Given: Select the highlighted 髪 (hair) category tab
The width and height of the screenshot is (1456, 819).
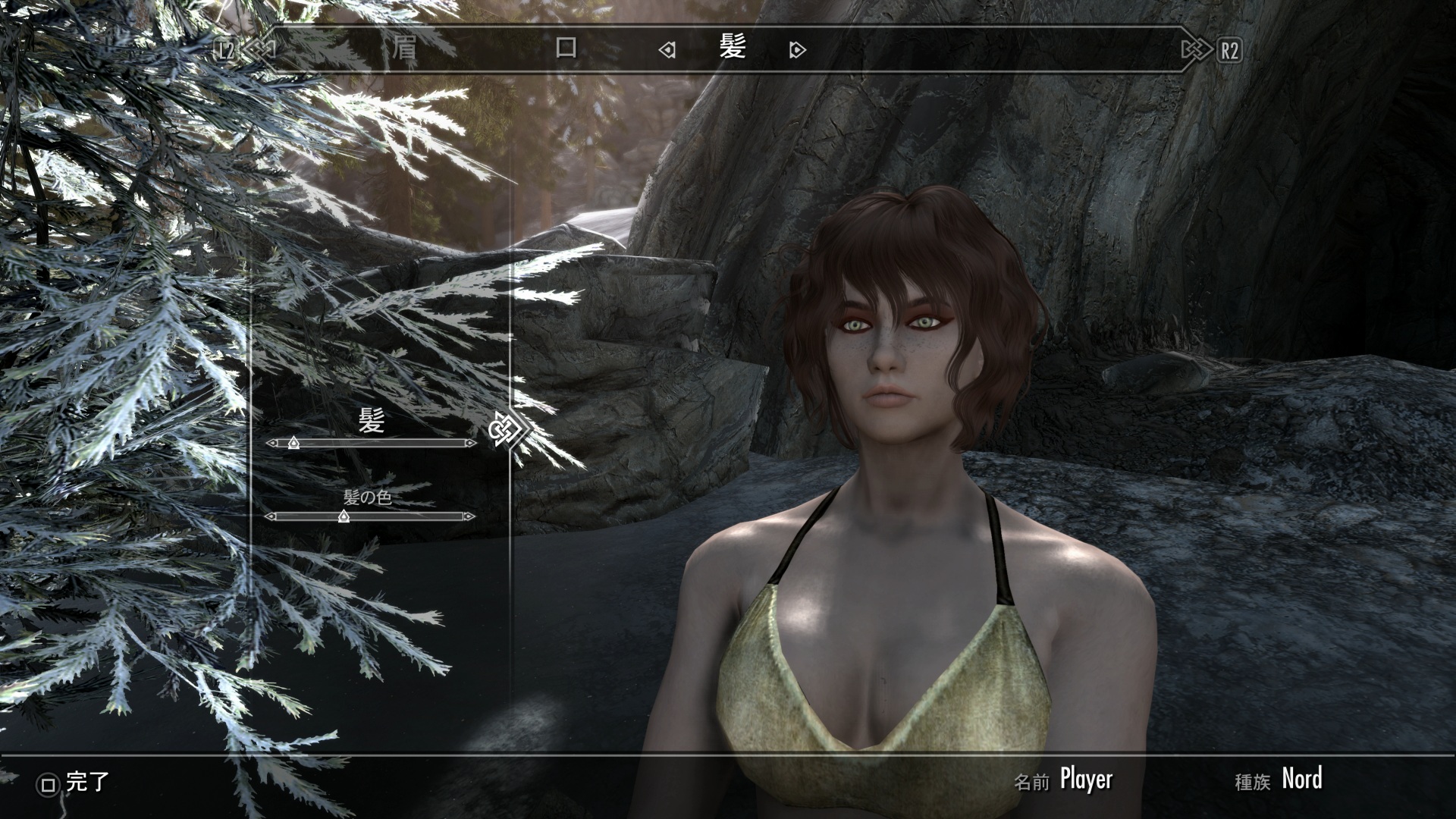Looking at the screenshot, I should click(x=733, y=47).
